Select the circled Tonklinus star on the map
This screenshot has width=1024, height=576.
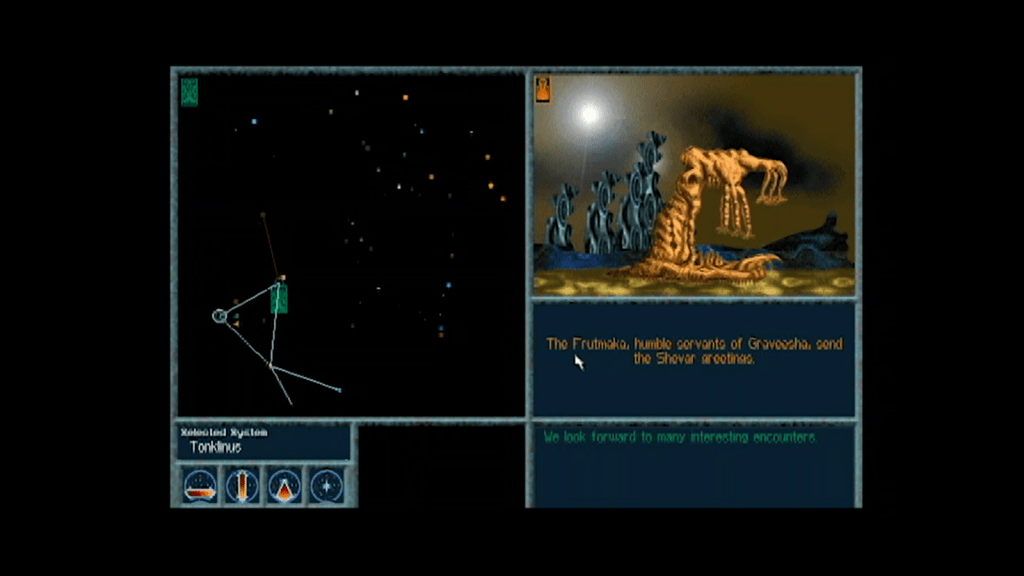pyautogui.click(x=220, y=316)
